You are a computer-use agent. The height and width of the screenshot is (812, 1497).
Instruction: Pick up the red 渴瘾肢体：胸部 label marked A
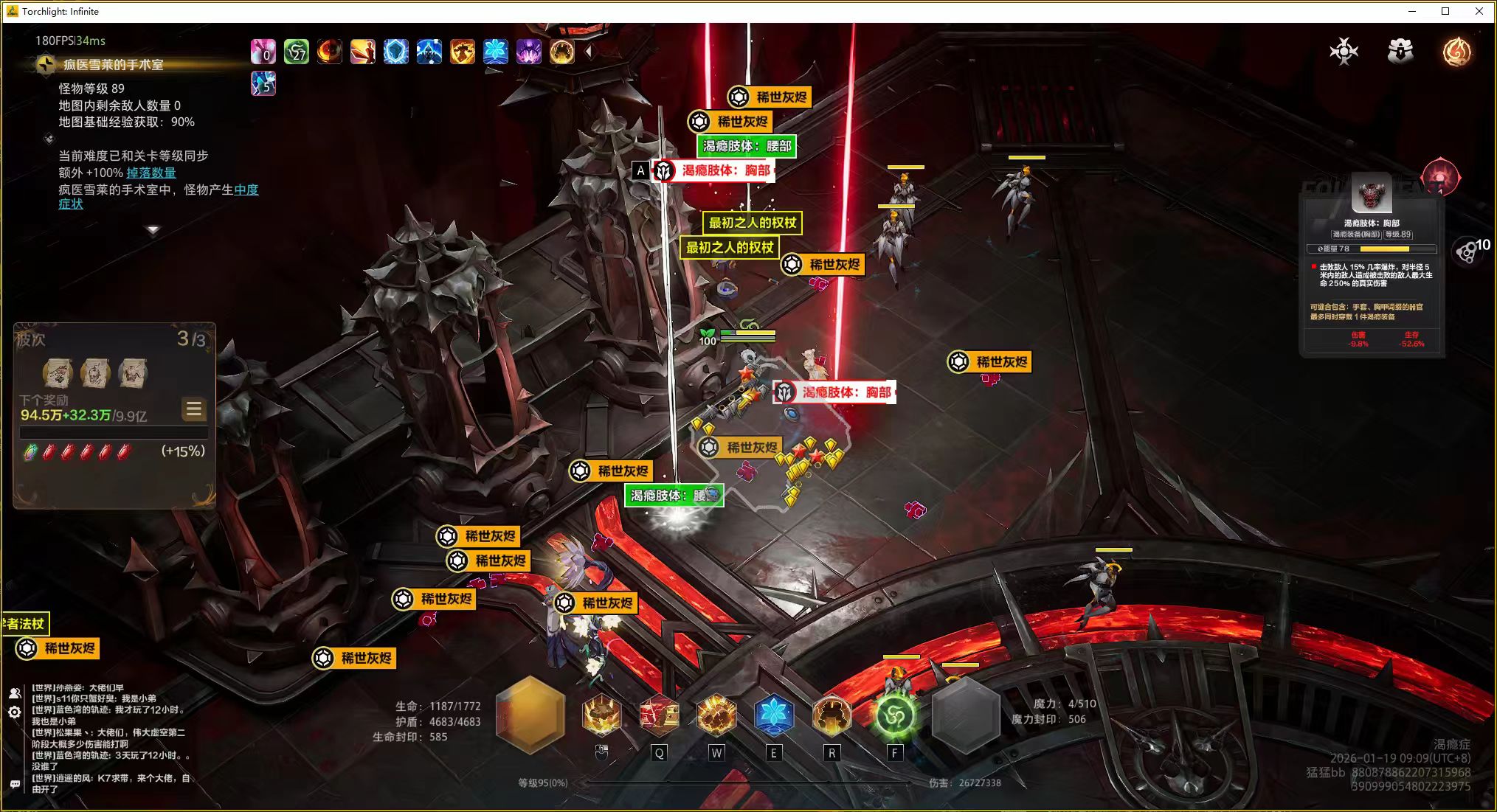pyautogui.click(x=725, y=170)
